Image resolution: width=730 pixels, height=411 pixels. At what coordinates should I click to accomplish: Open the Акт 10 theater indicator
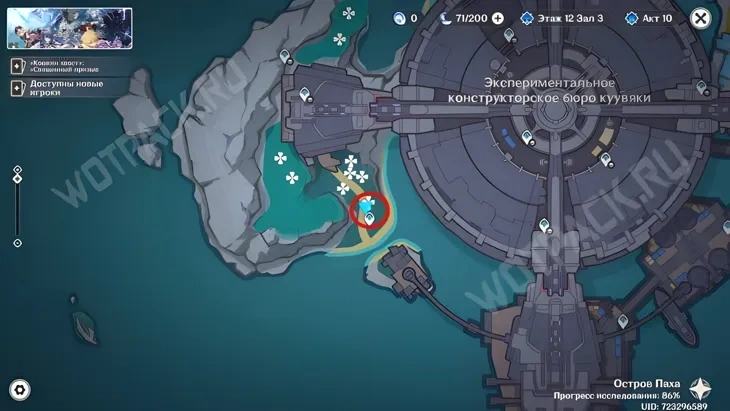tap(650, 18)
